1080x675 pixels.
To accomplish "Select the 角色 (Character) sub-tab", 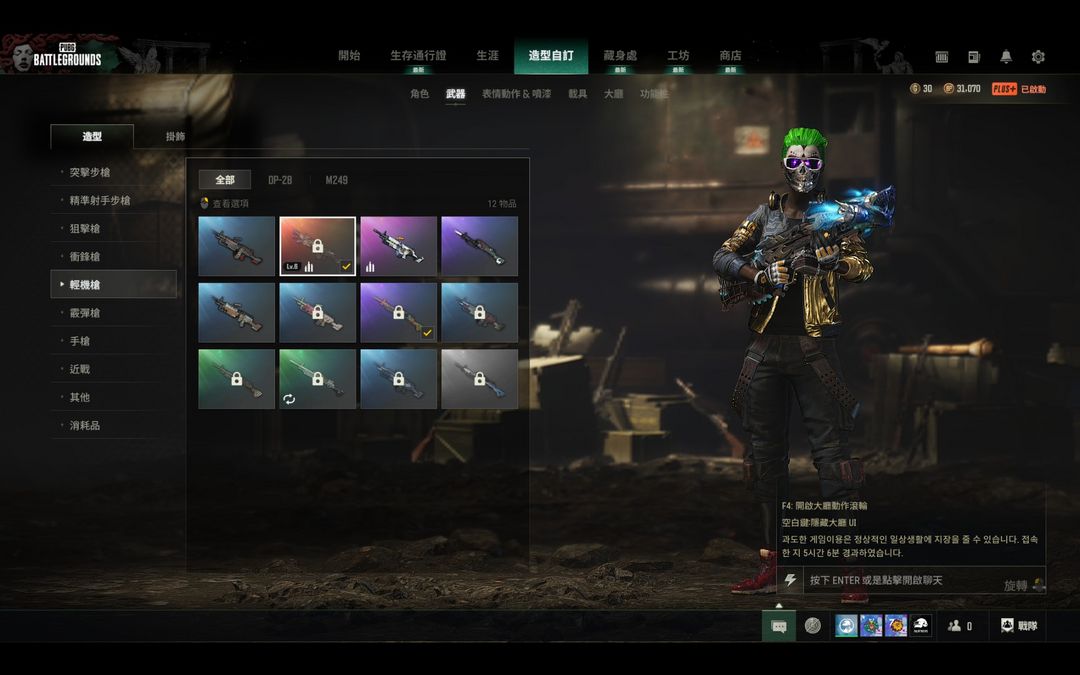I will [x=419, y=94].
